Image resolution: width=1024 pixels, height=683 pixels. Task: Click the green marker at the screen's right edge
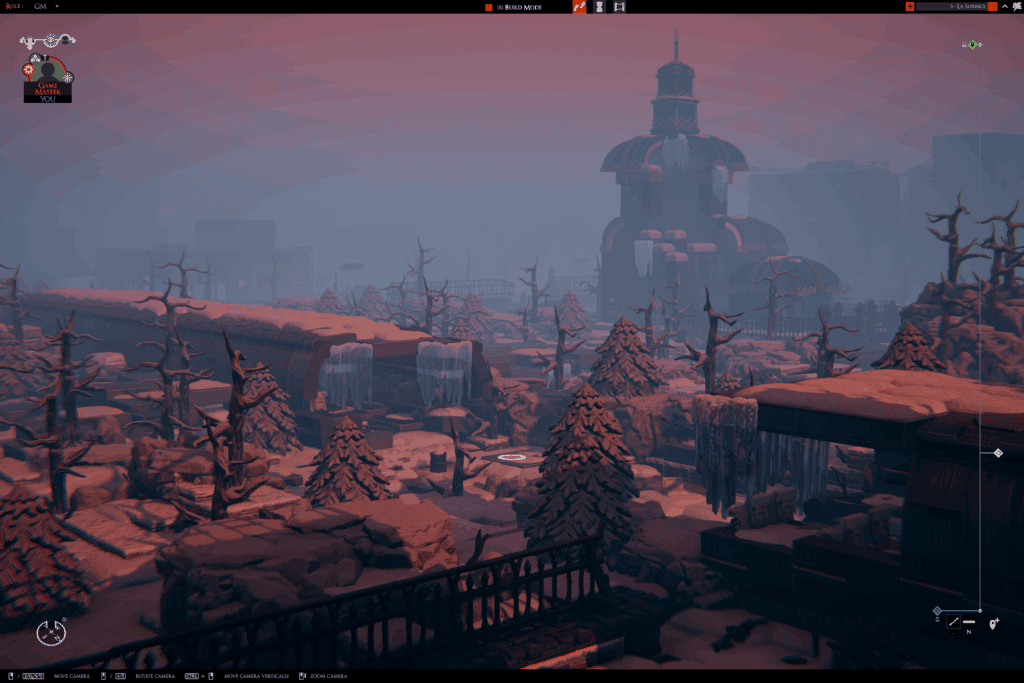click(x=972, y=44)
